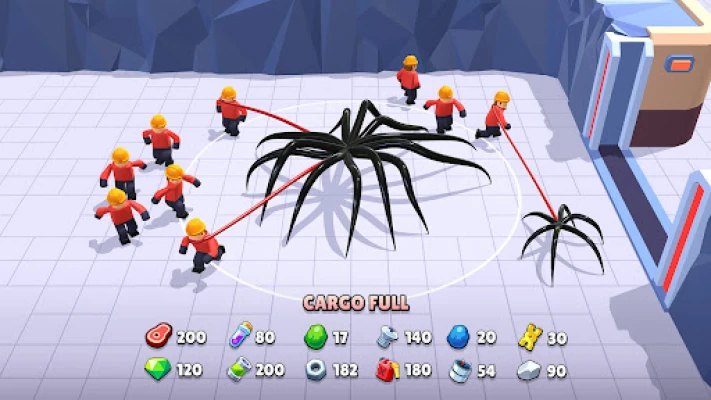This screenshot has height=400, width=711.
Task: Select the tin can cargo item
Action: click(x=460, y=370)
